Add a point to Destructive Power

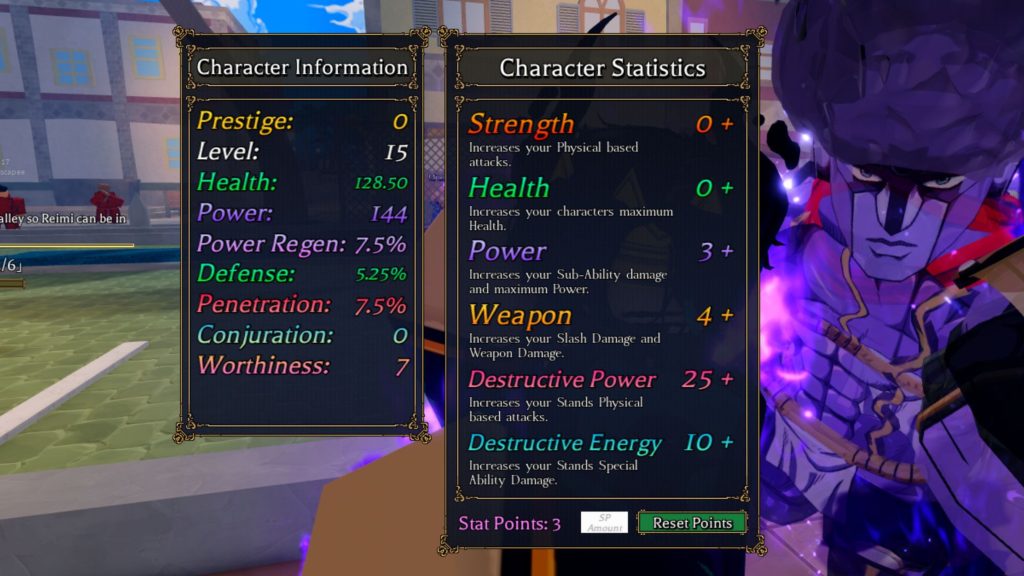point(727,380)
